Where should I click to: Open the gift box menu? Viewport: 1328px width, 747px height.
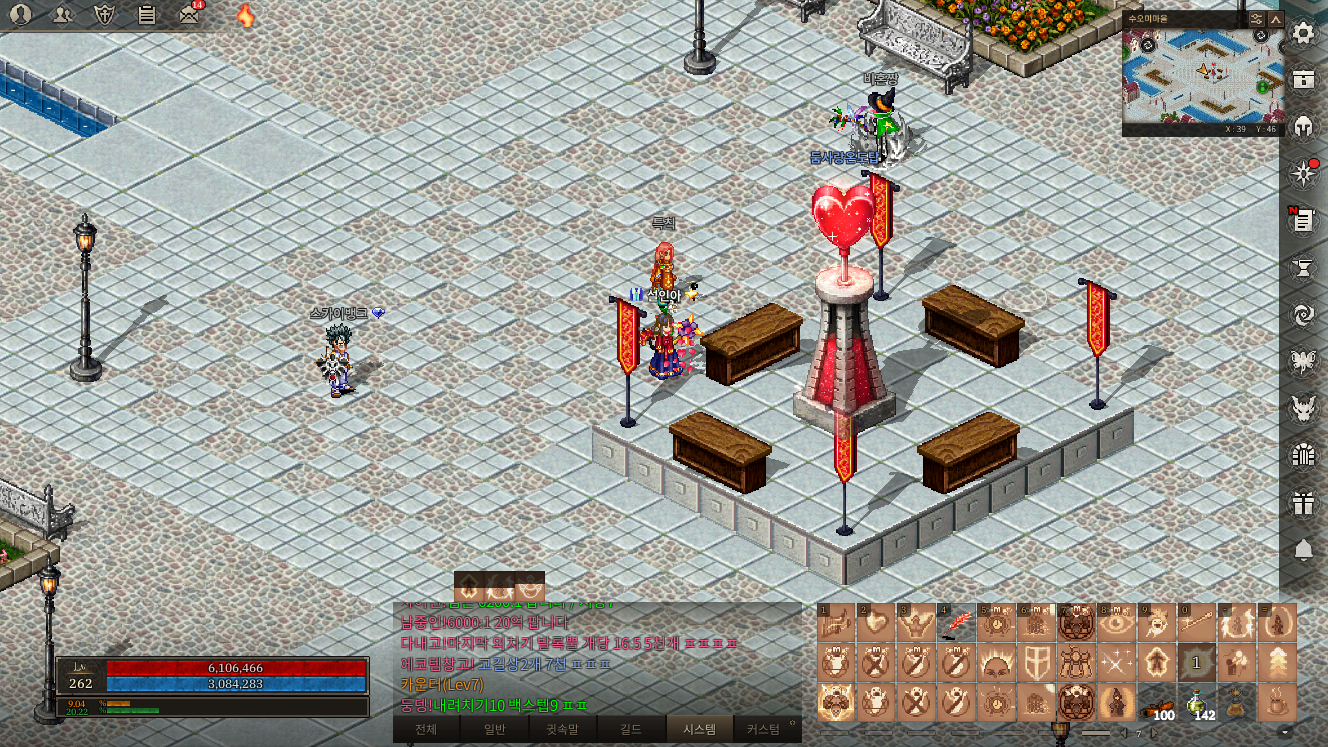coord(1303,503)
